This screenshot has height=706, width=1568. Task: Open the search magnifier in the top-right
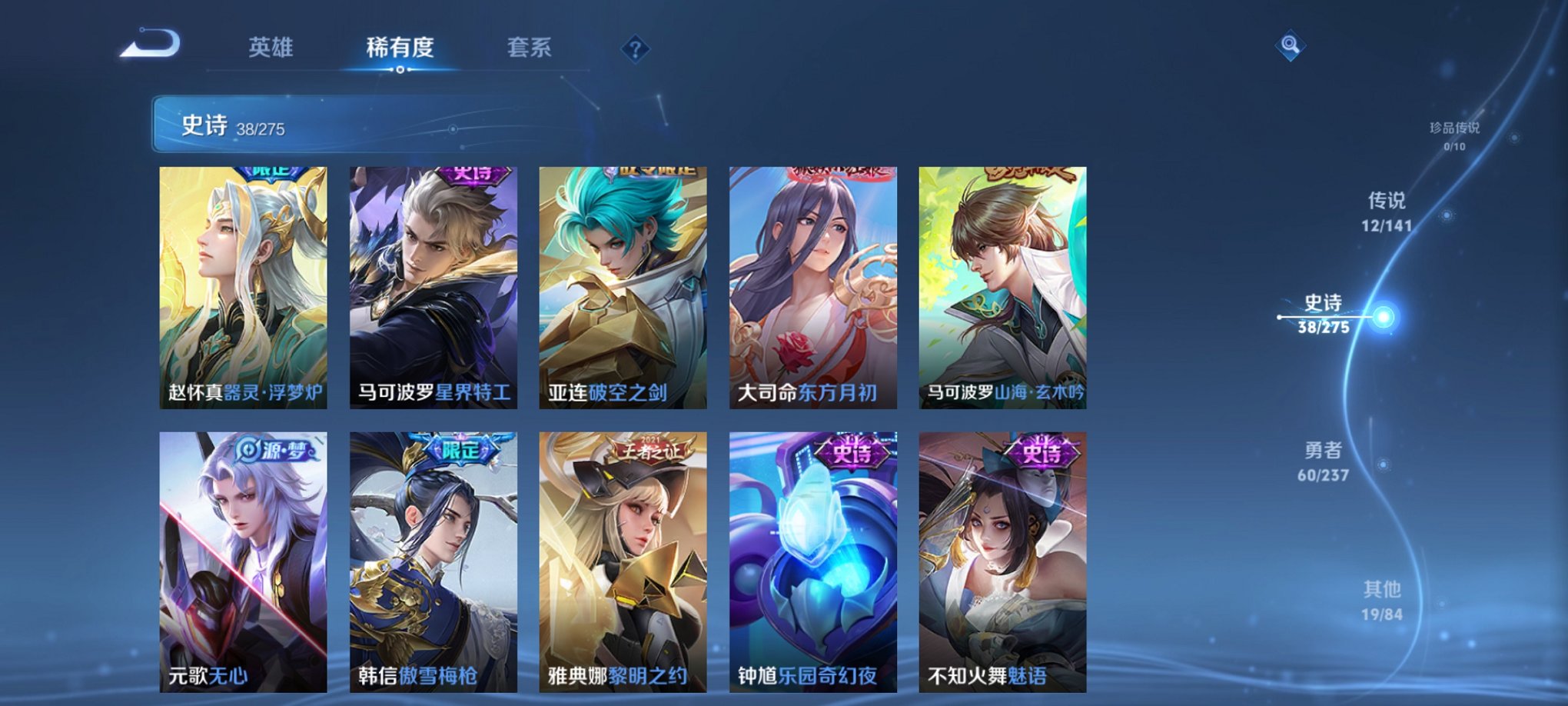click(1291, 46)
